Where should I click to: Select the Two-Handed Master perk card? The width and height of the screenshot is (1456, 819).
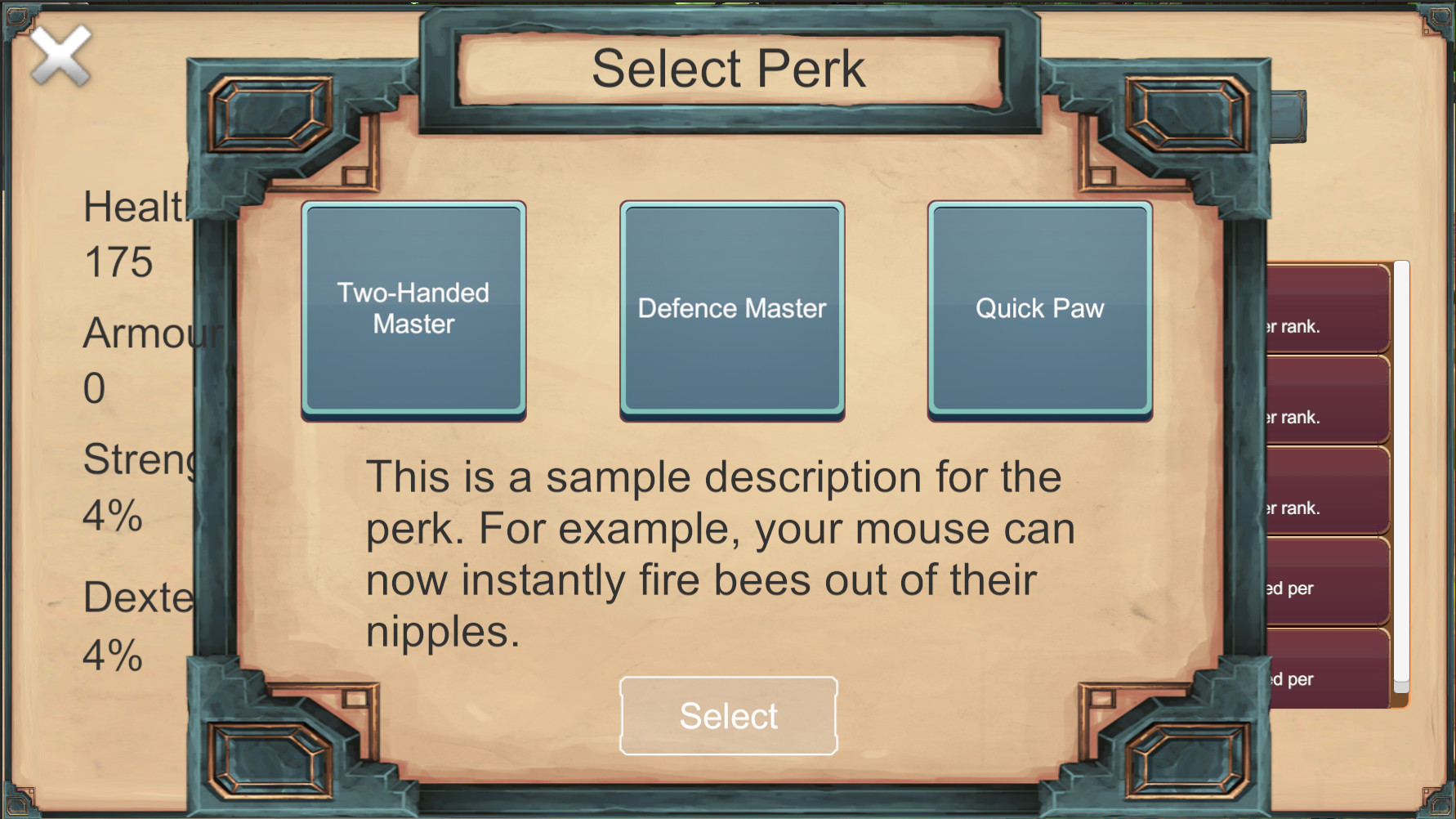click(413, 309)
